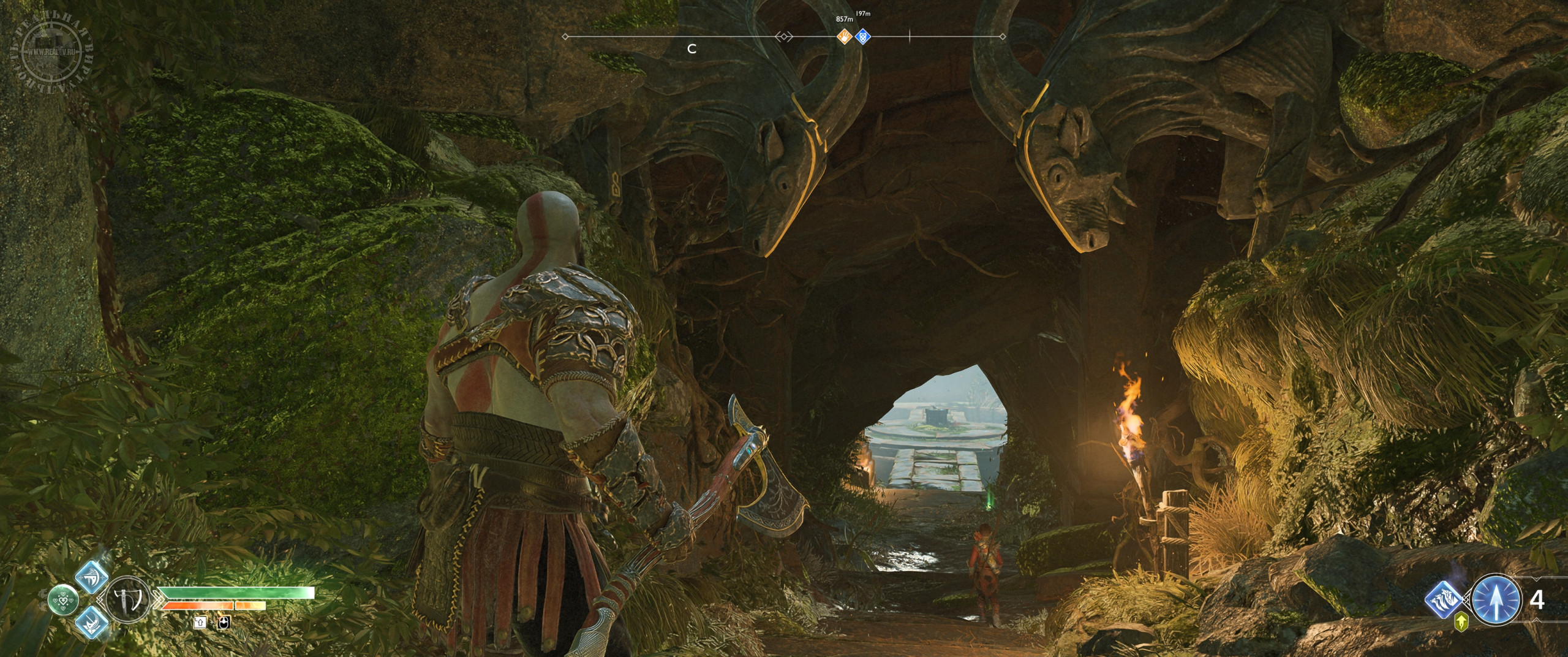This screenshot has height=657, width=1568.
Task: Select the round blue arrow ability icon
Action: pyautogui.click(x=1496, y=604)
